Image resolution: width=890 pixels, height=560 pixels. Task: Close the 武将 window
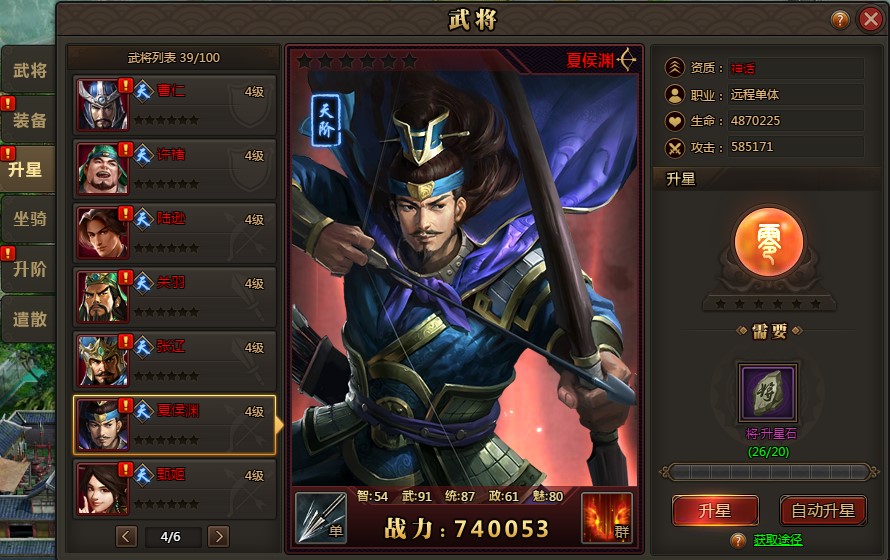pos(868,20)
